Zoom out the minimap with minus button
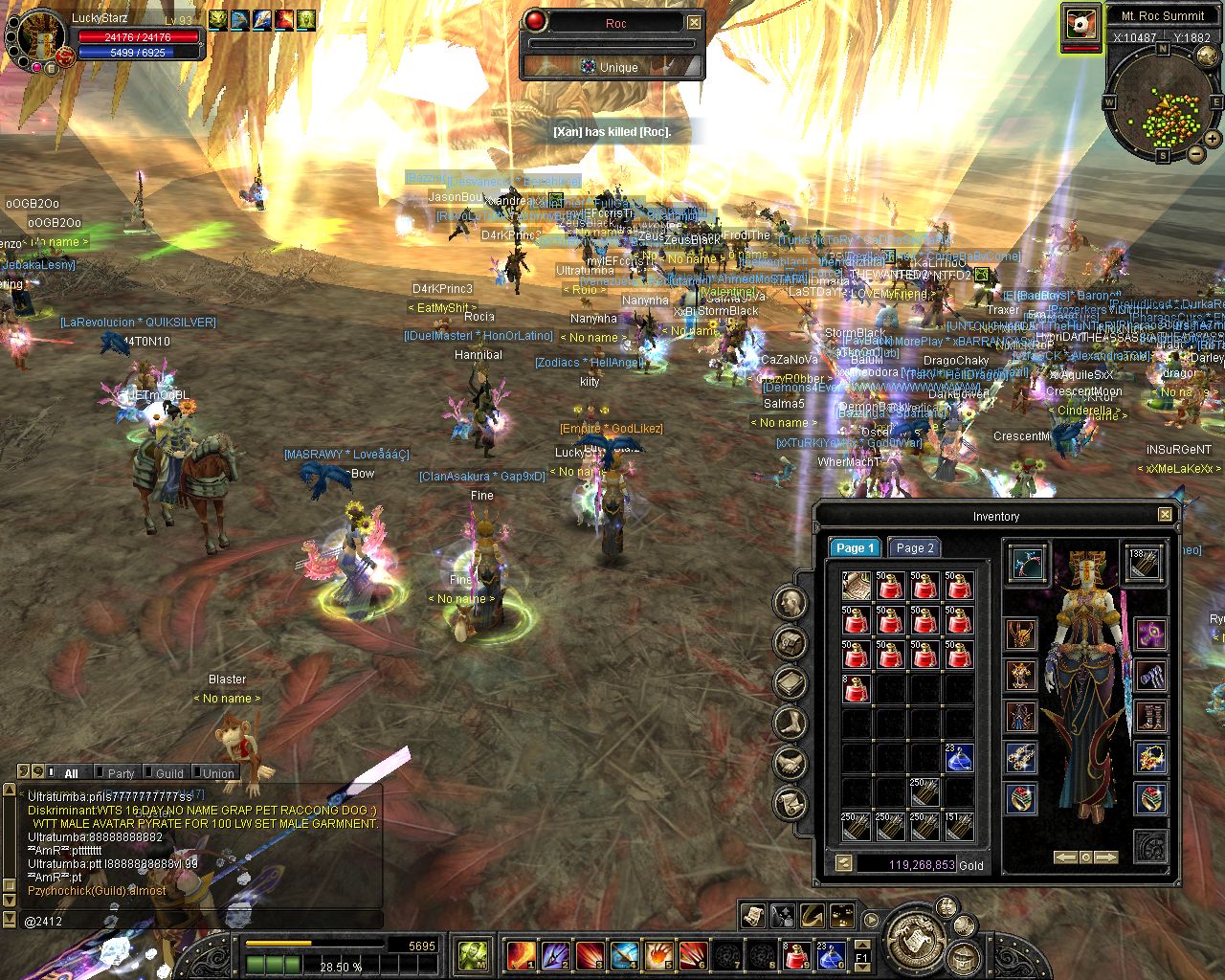Screen dimensions: 1225x980 pos(1196,153)
